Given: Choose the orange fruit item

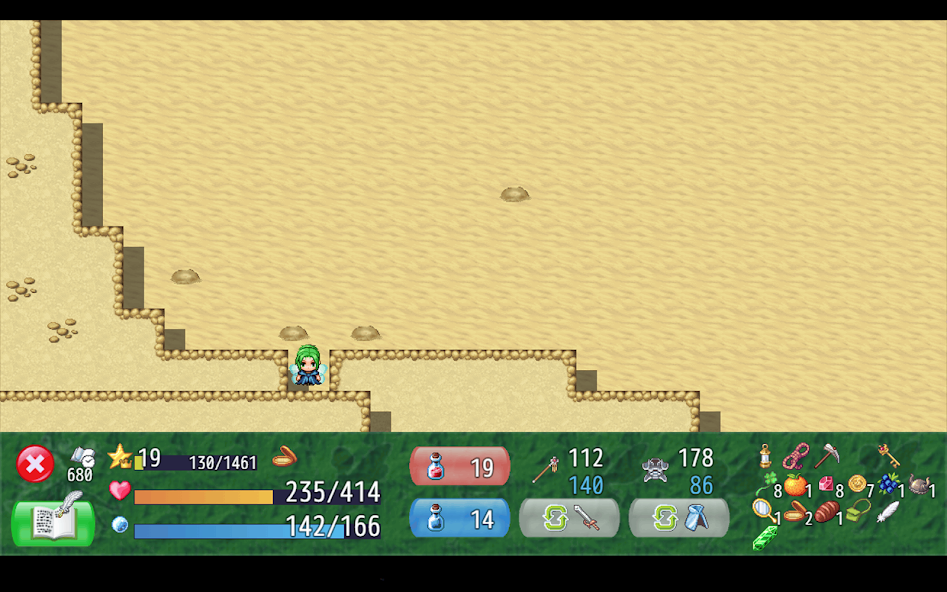Looking at the screenshot, I should tap(795, 486).
